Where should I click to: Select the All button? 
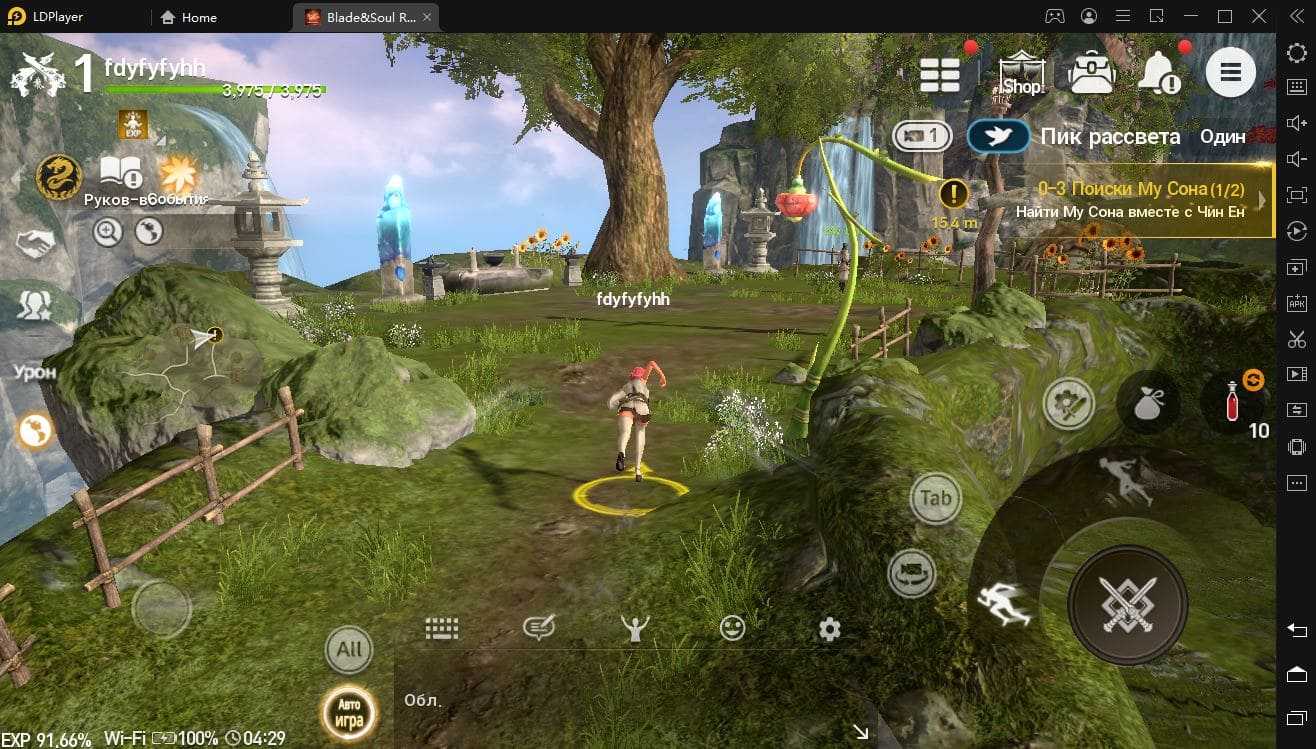[349, 650]
